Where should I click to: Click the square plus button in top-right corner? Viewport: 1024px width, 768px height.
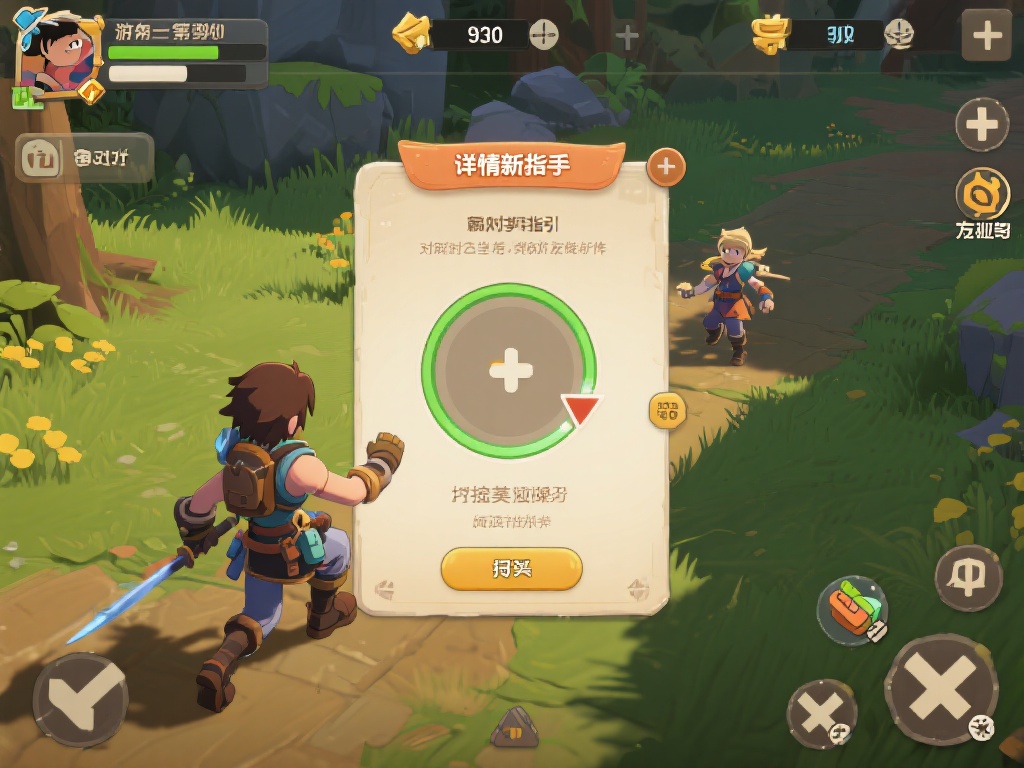coord(986,36)
